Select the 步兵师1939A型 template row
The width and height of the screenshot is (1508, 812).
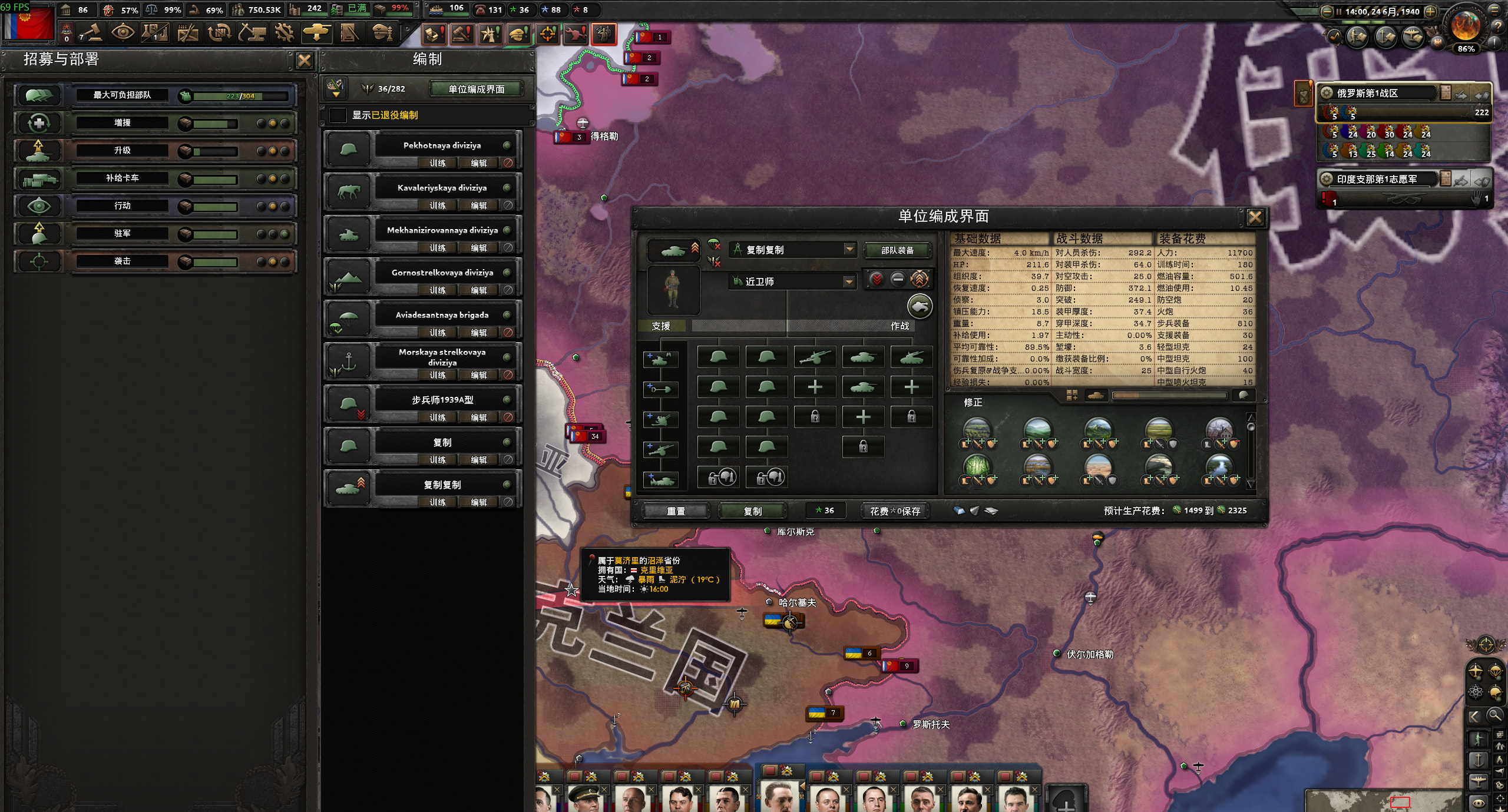coord(442,400)
